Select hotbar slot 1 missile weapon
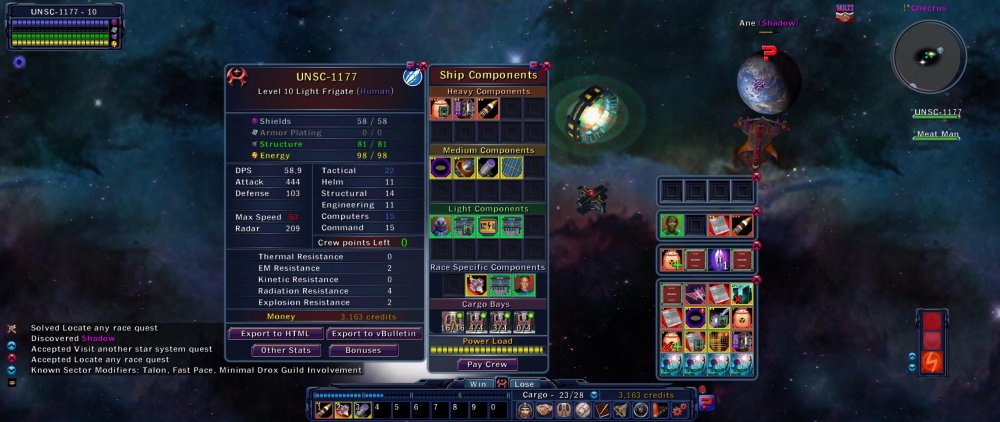This screenshot has width=1000, height=422. coord(324,409)
